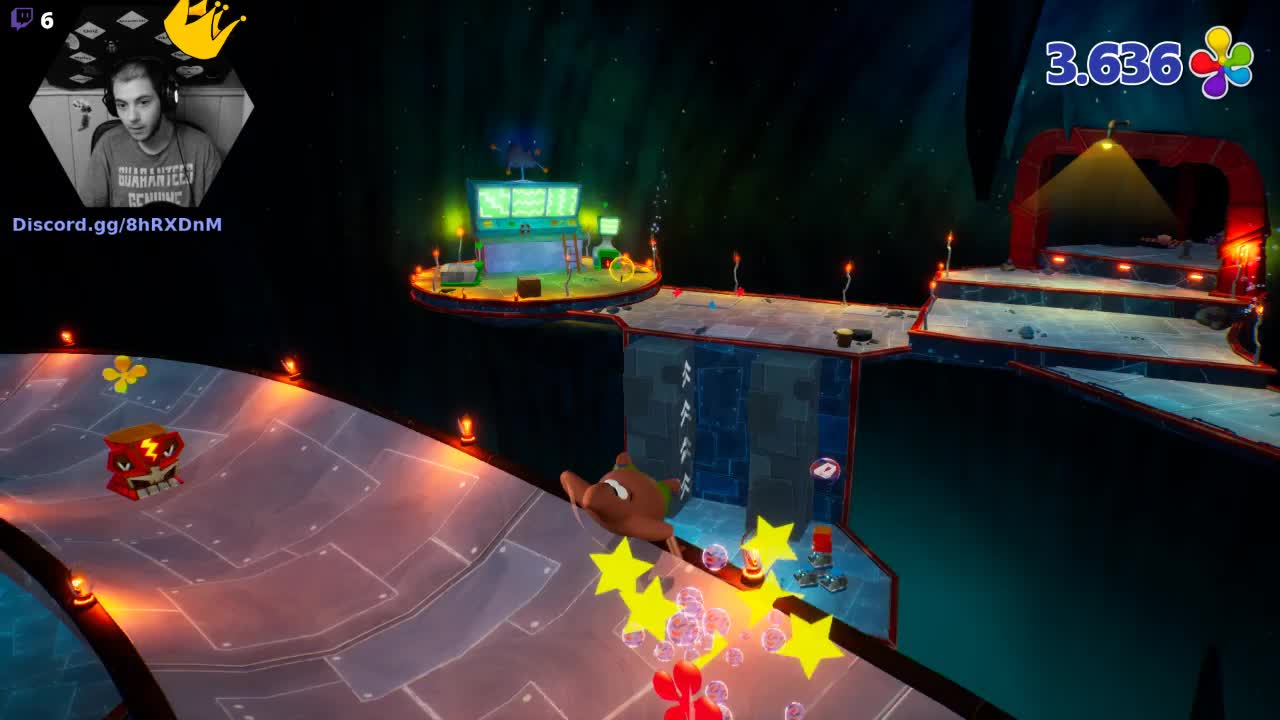Open the Discord.gg invite link
Viewport: 1280px width, 720px height.
(x=117, y=224)
